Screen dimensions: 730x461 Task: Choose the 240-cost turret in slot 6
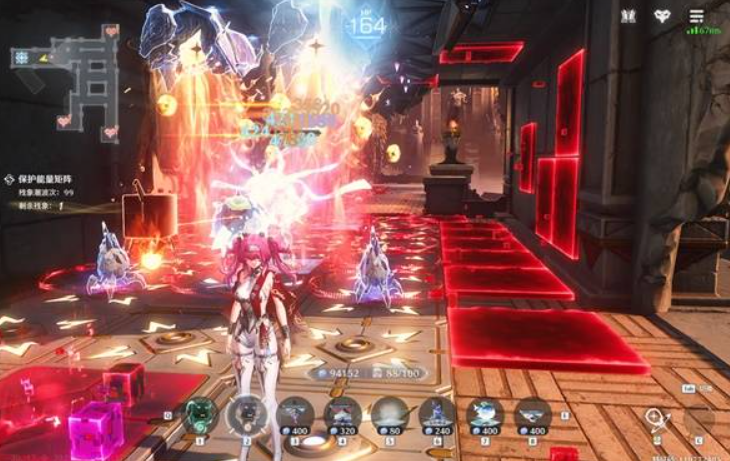pyautogui.click(x=437, y=415)
